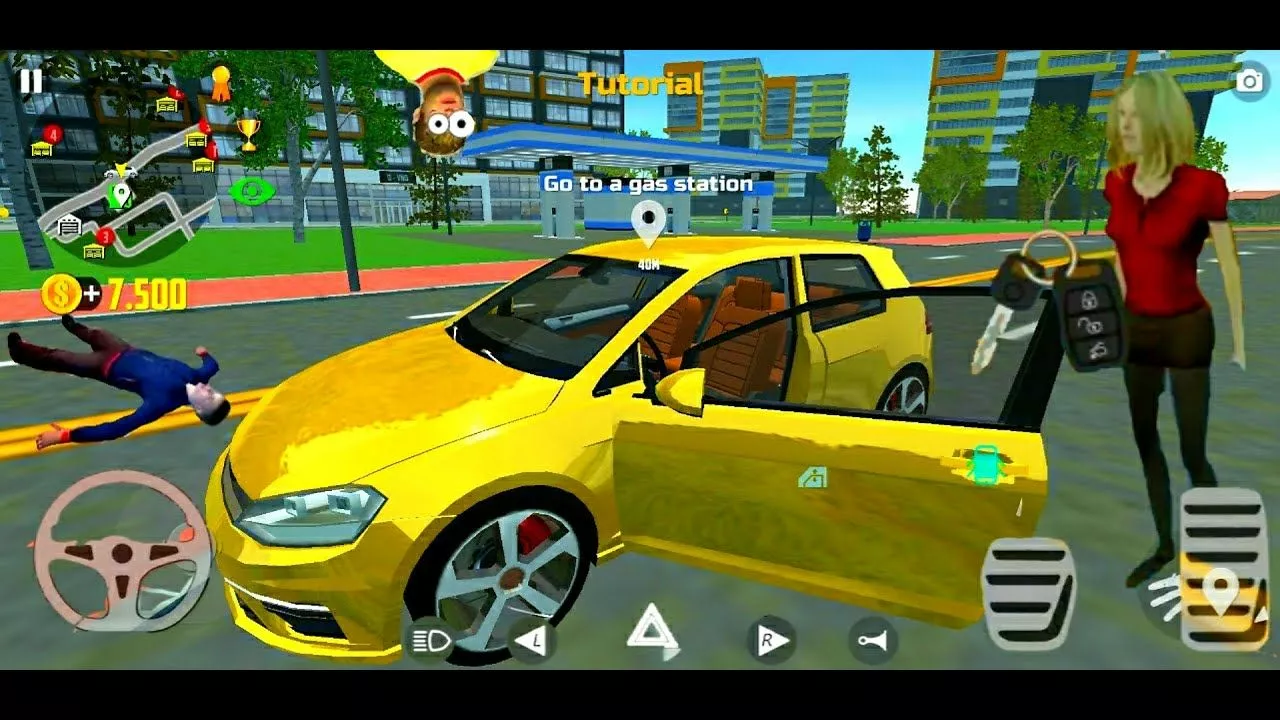Toggle the green eye view button
Screen dimensions: 1280x720
[250, 190]
